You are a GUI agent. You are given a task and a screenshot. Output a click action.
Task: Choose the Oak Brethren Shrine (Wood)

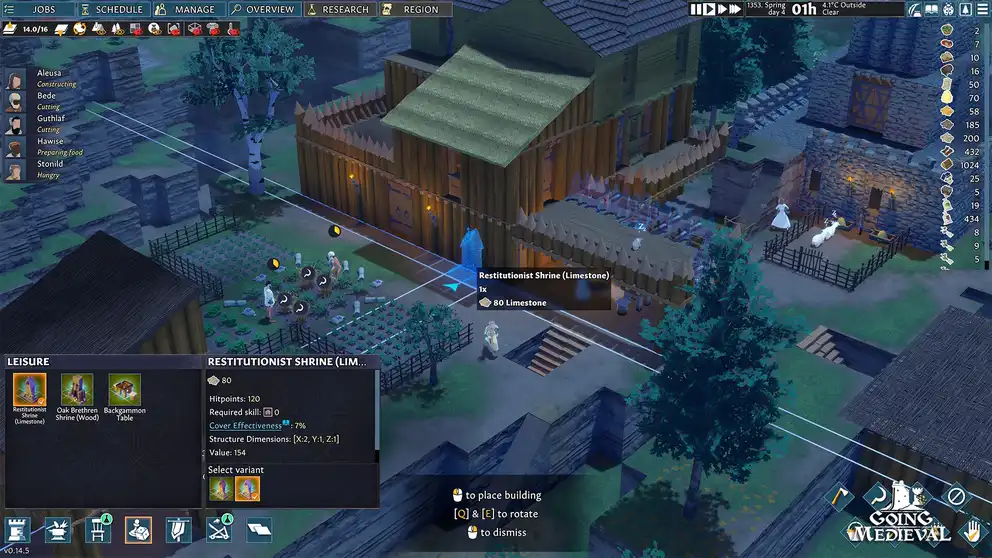coord(77,397)
